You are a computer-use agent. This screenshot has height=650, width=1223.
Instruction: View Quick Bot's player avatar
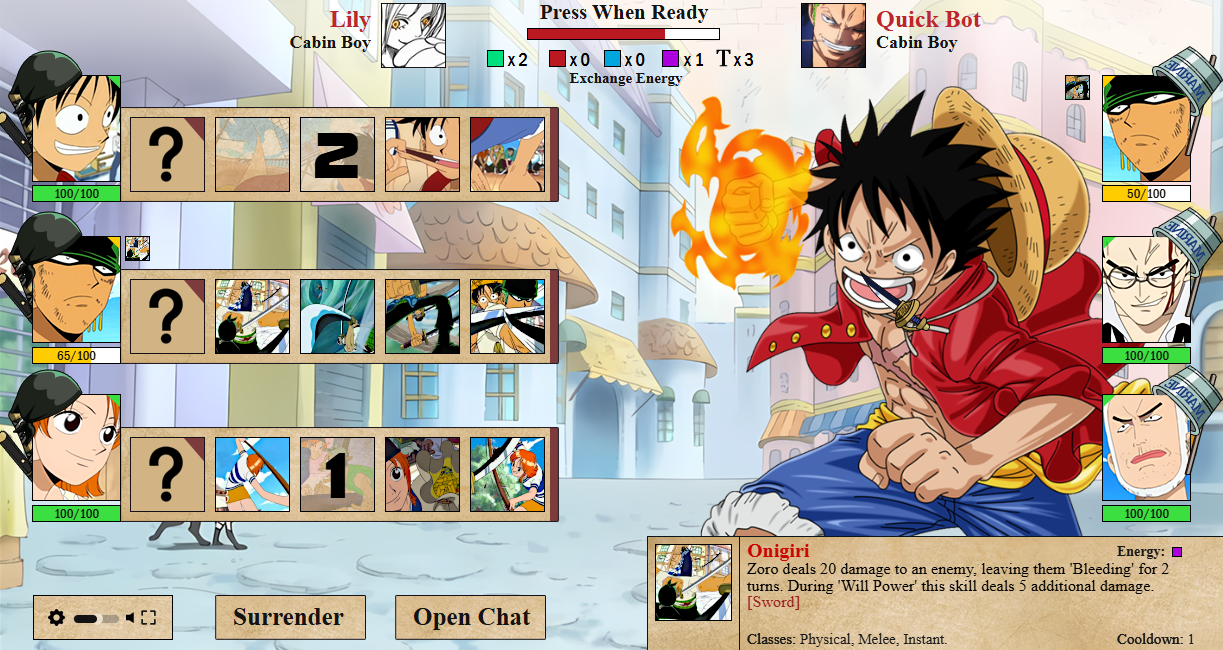click(x=833, y=36)
